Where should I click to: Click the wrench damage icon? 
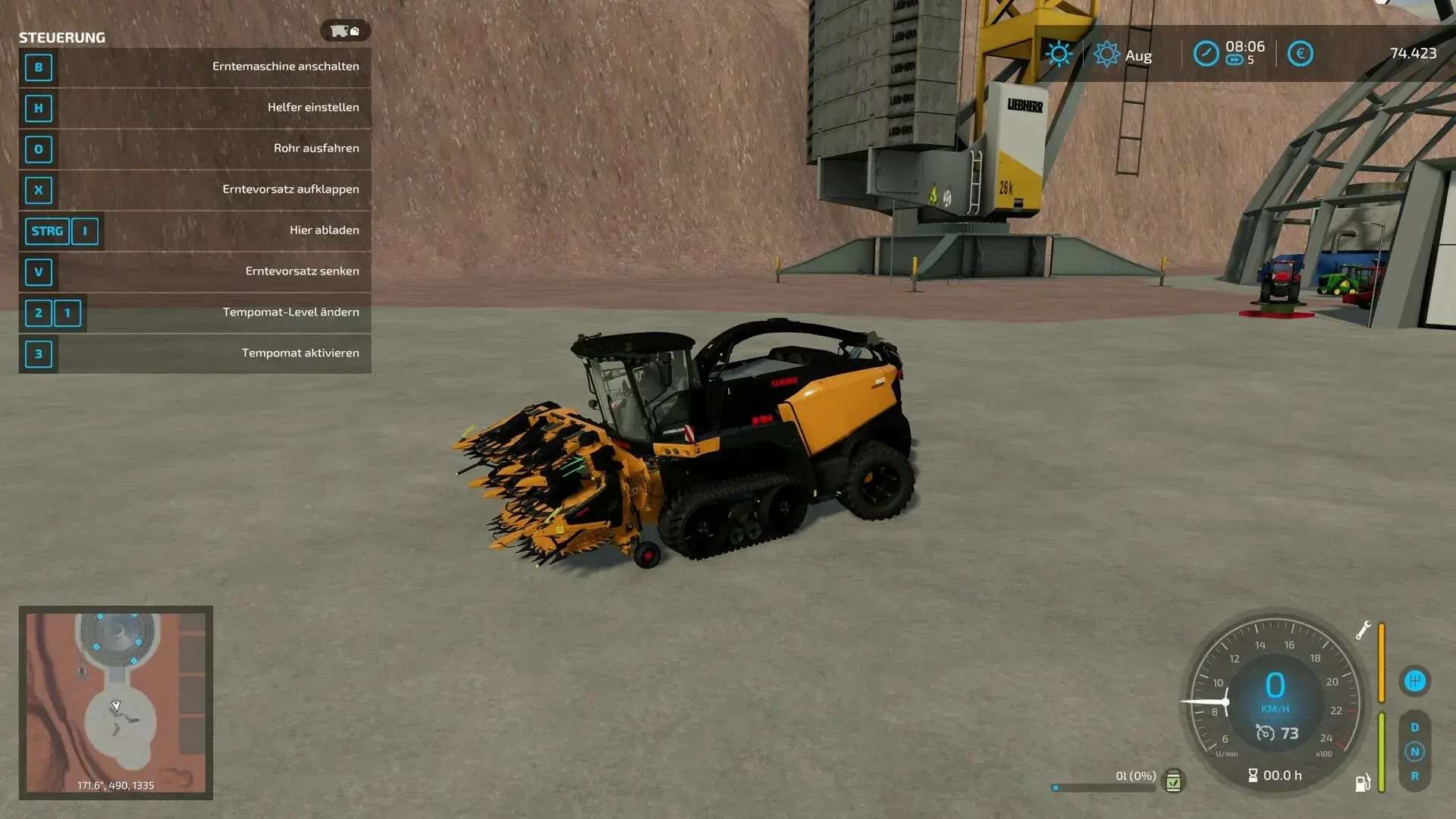coord(1363,630)
